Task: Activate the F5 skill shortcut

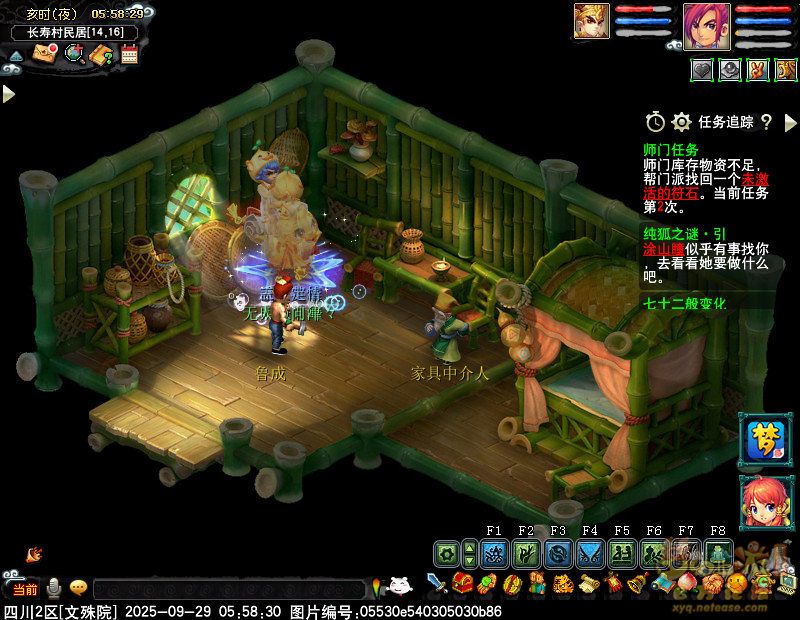Action: tap(622, 553)
